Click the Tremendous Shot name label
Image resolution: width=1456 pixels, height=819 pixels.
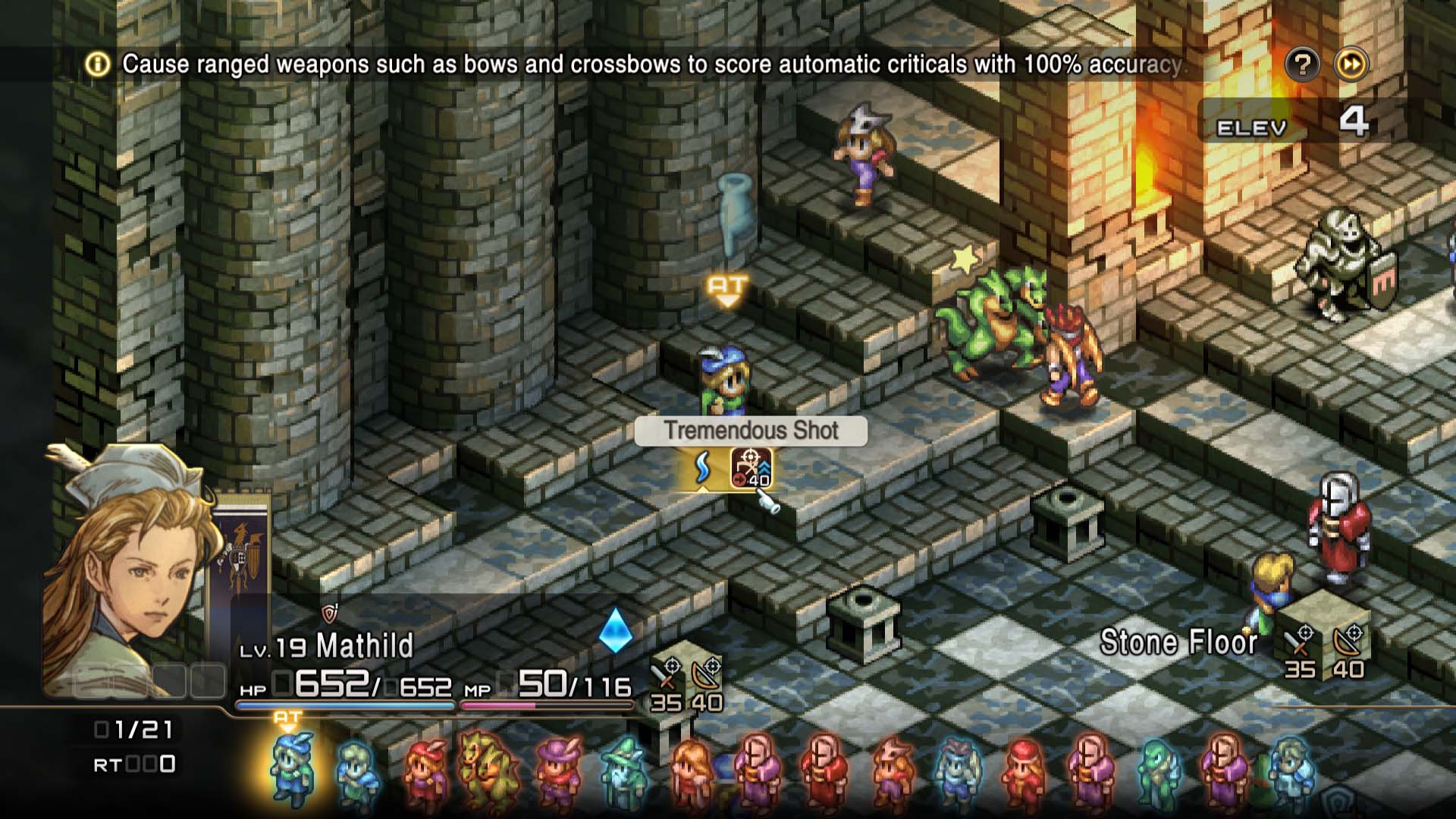(752, 431)
